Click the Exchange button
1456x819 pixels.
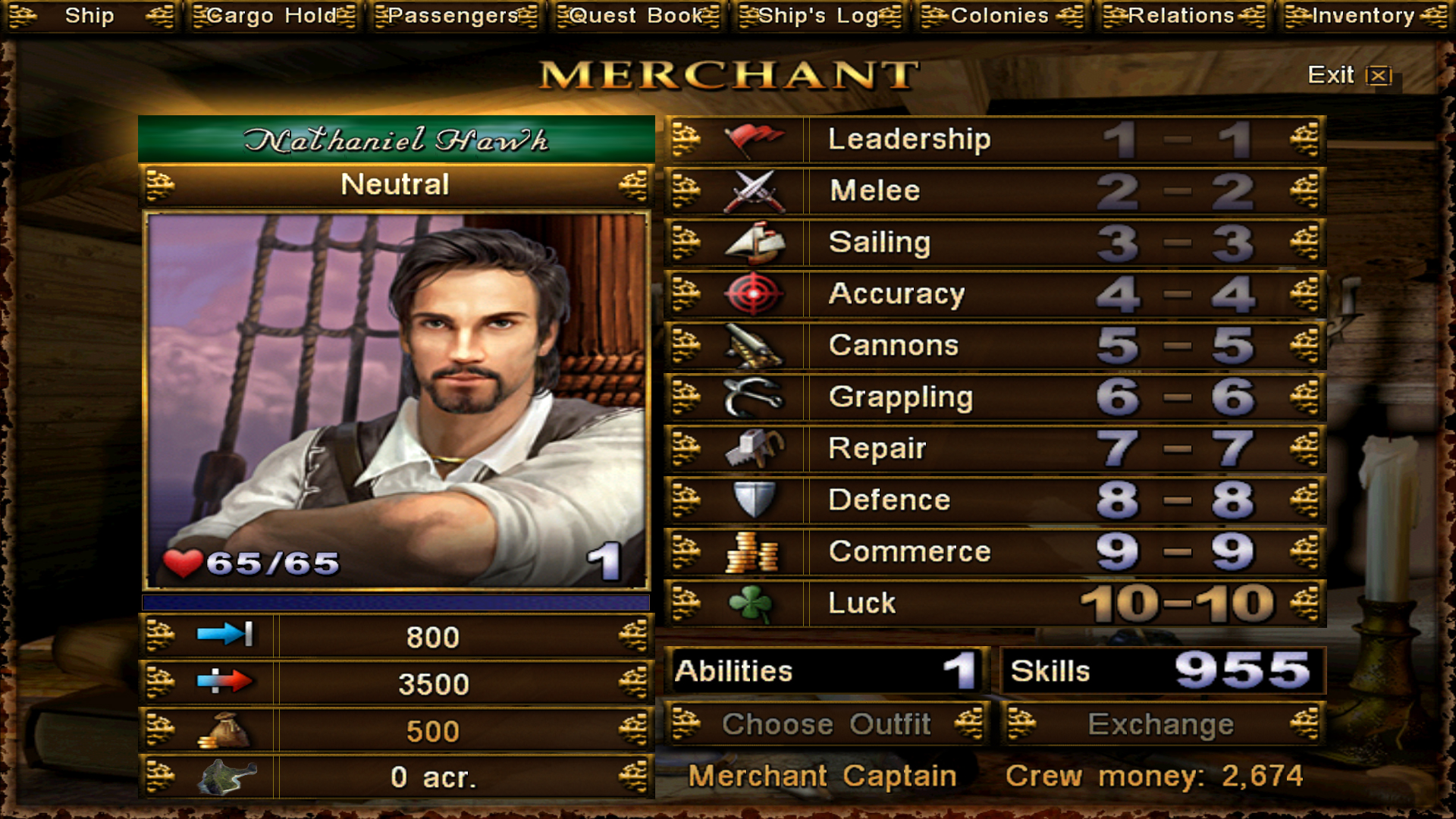coord(1161,724)
